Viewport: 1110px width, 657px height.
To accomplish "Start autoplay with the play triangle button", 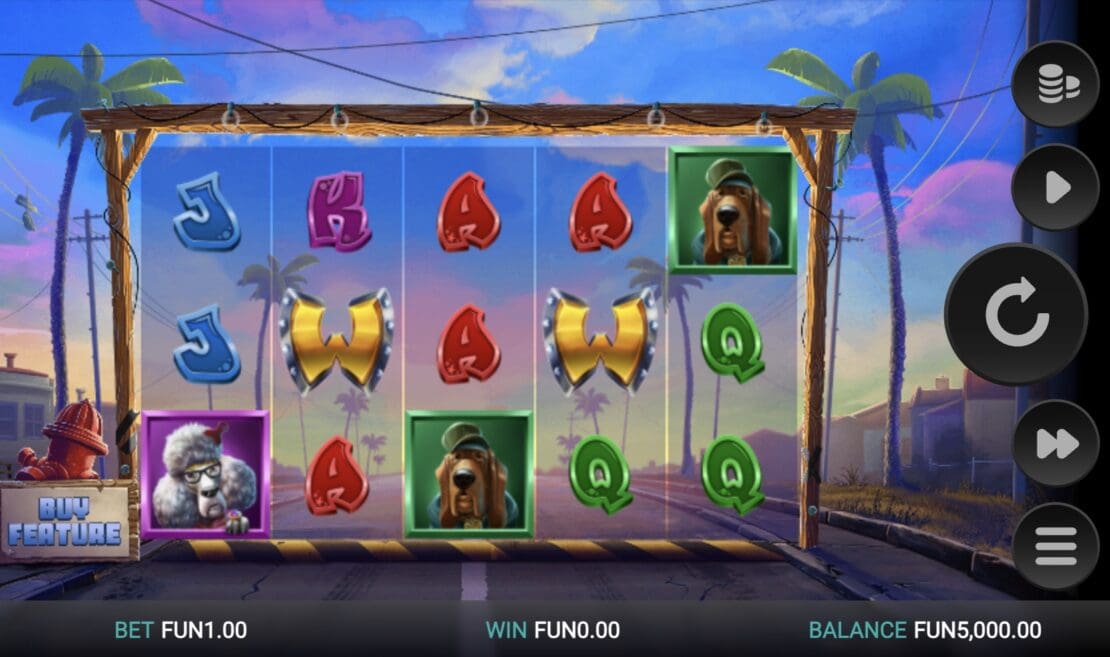I will coord(1055,188).
